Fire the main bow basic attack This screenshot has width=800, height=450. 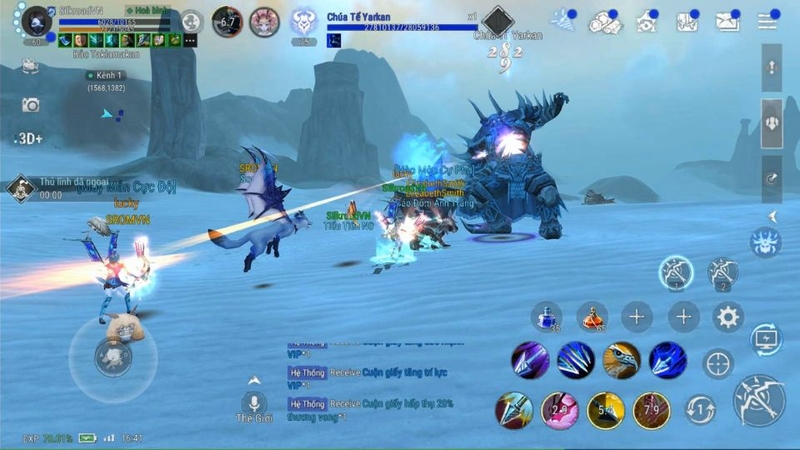(759, 400)
